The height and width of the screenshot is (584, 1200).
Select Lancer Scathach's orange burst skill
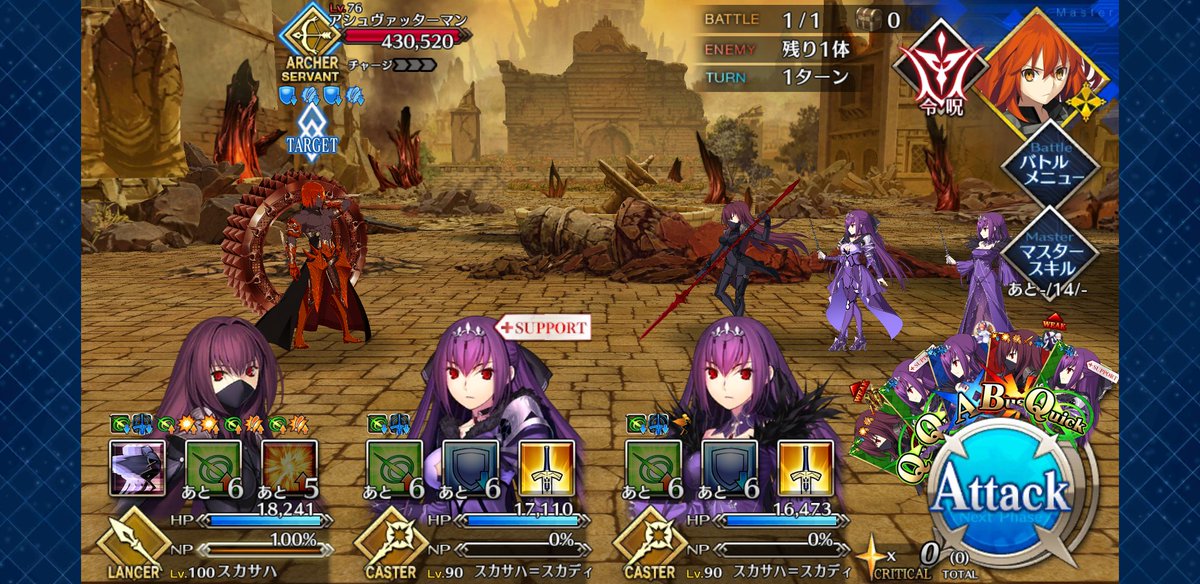click(x=290, y=469)
